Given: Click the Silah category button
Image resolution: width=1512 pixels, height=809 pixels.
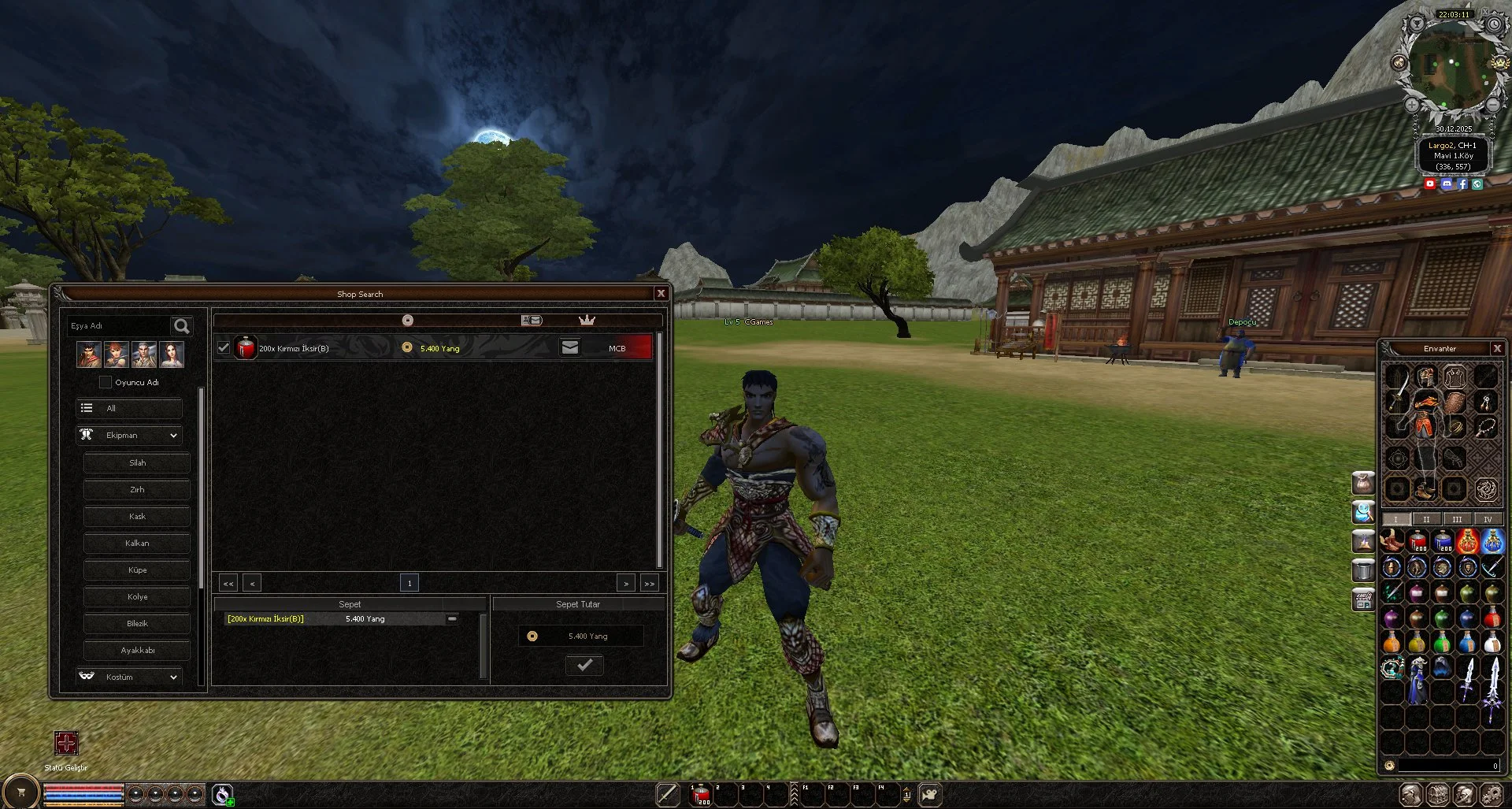Looking at the screenshot, I should pyautogui.click(x=136, y=462).
